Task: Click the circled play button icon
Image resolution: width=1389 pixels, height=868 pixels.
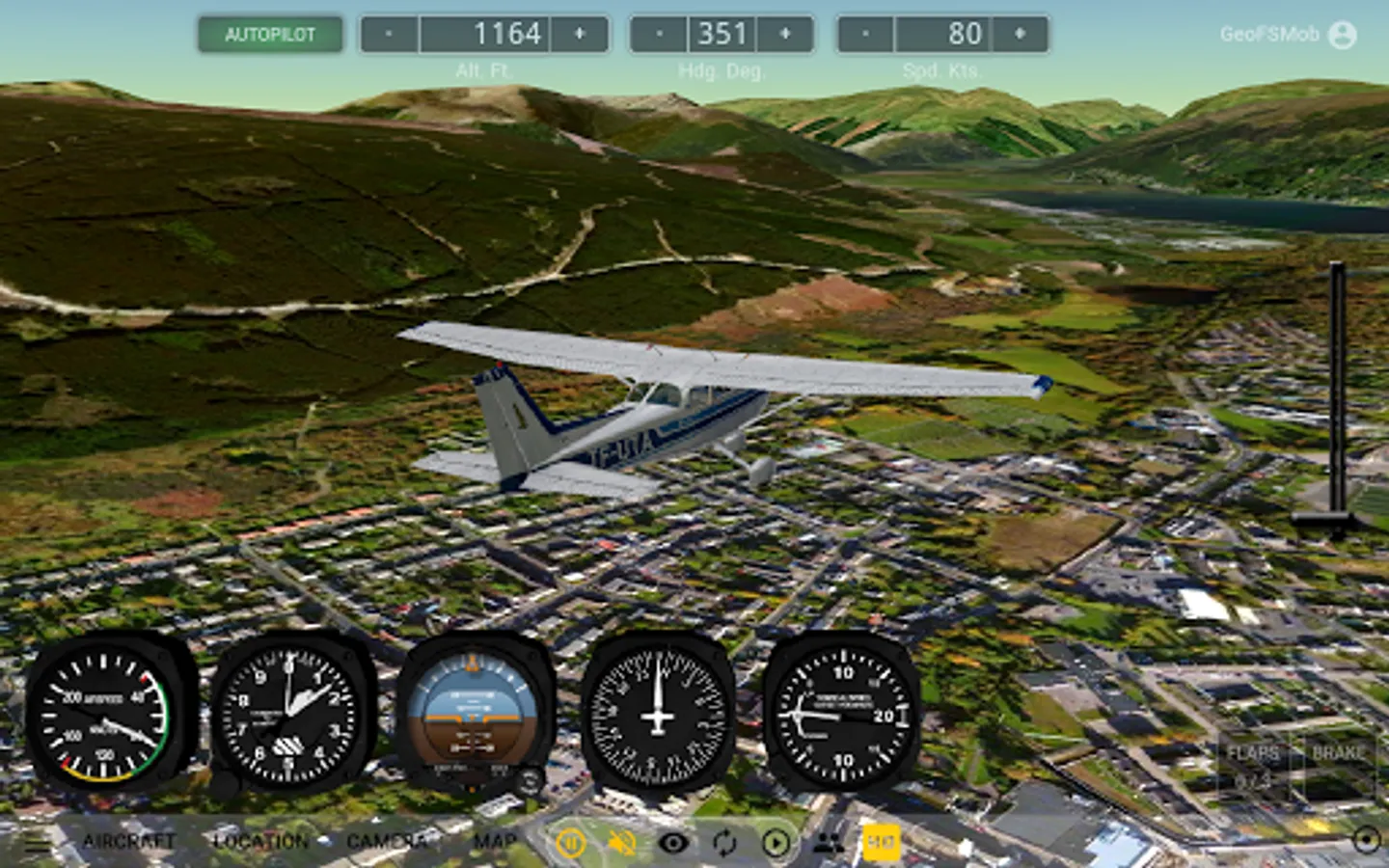Action: pos(776,844)
